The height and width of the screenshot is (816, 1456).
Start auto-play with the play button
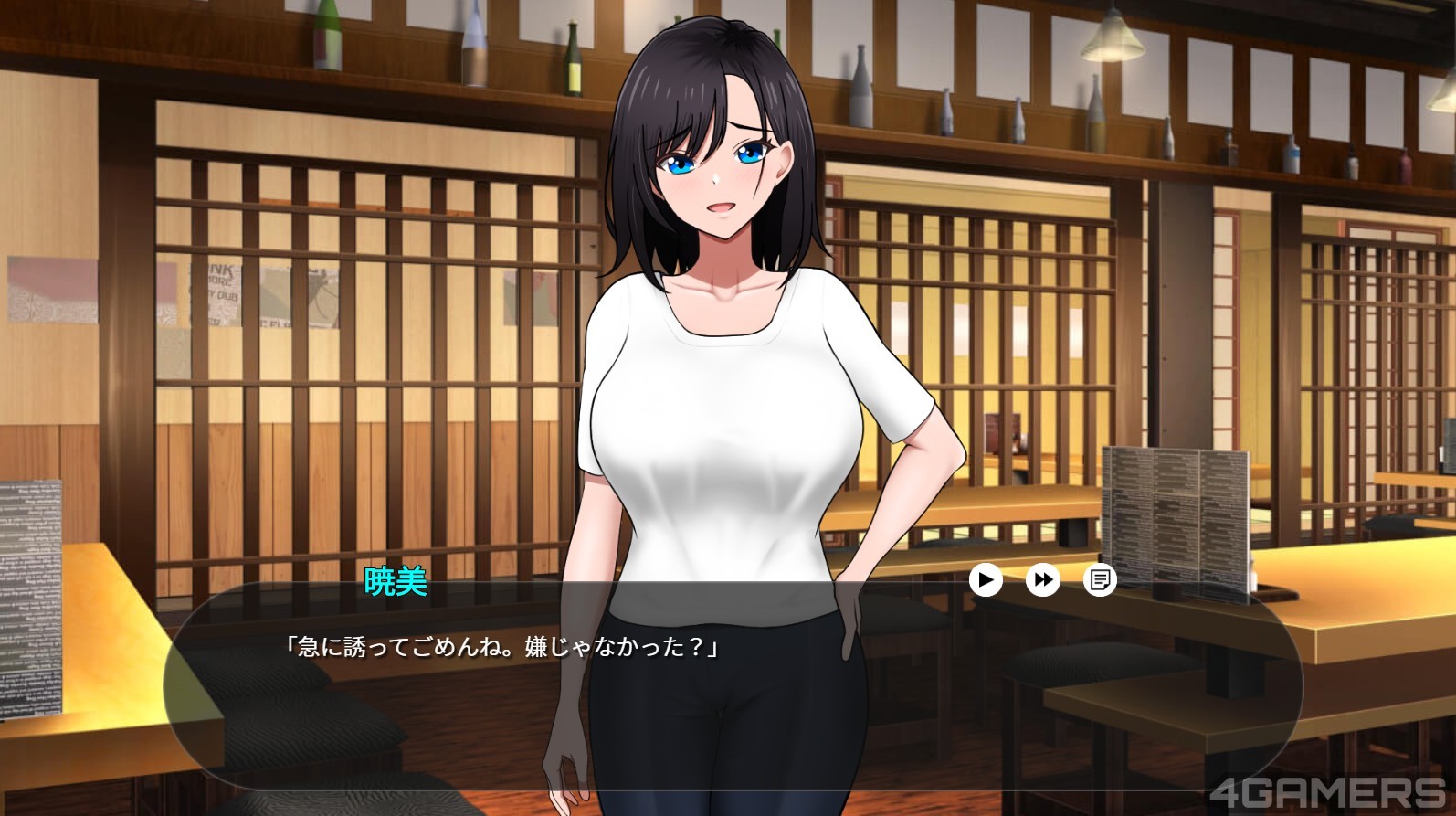(x=986, y=579)
